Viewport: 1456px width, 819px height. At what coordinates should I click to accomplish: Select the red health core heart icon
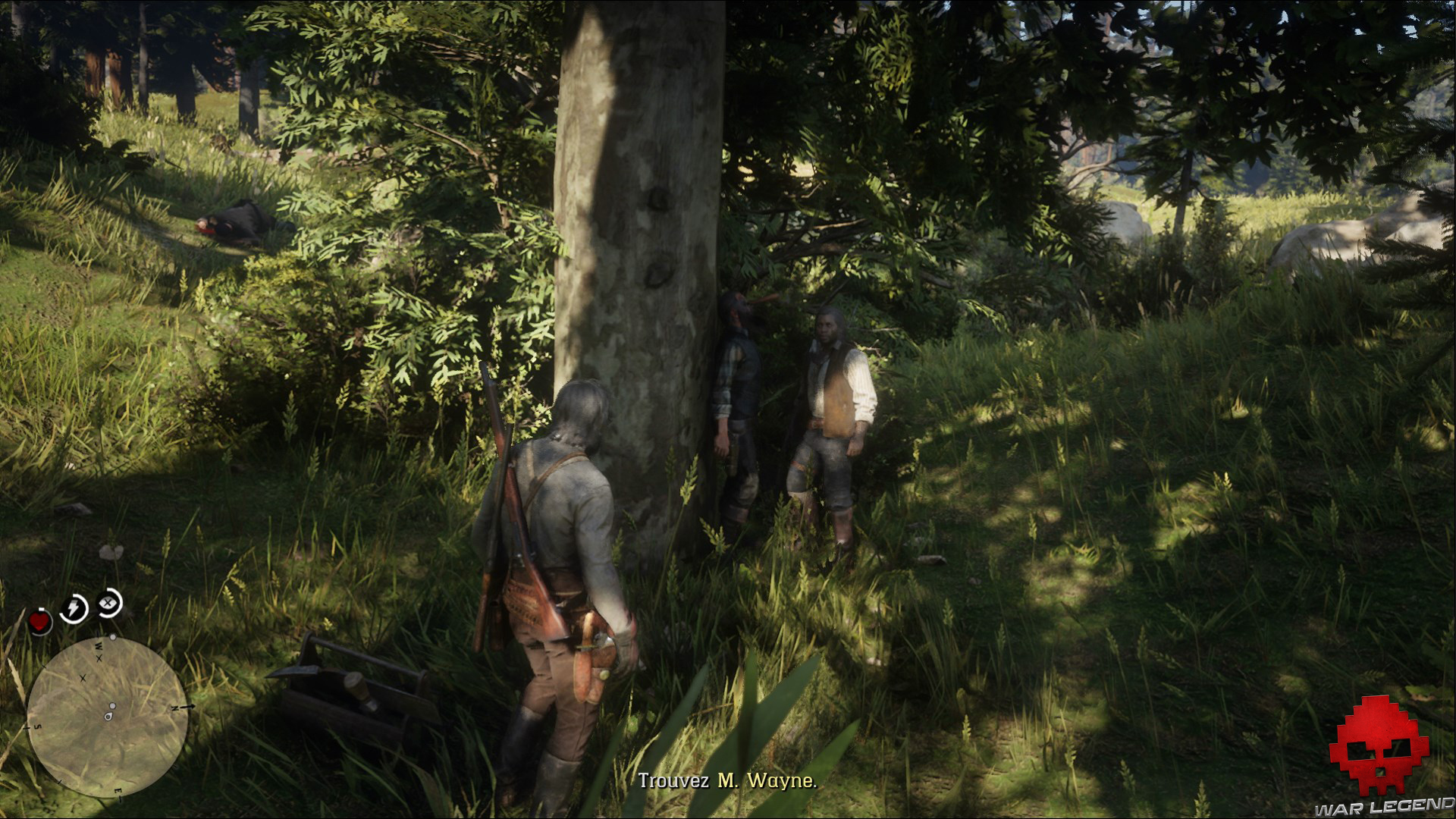pyautogui.click(x=39, y=621)
